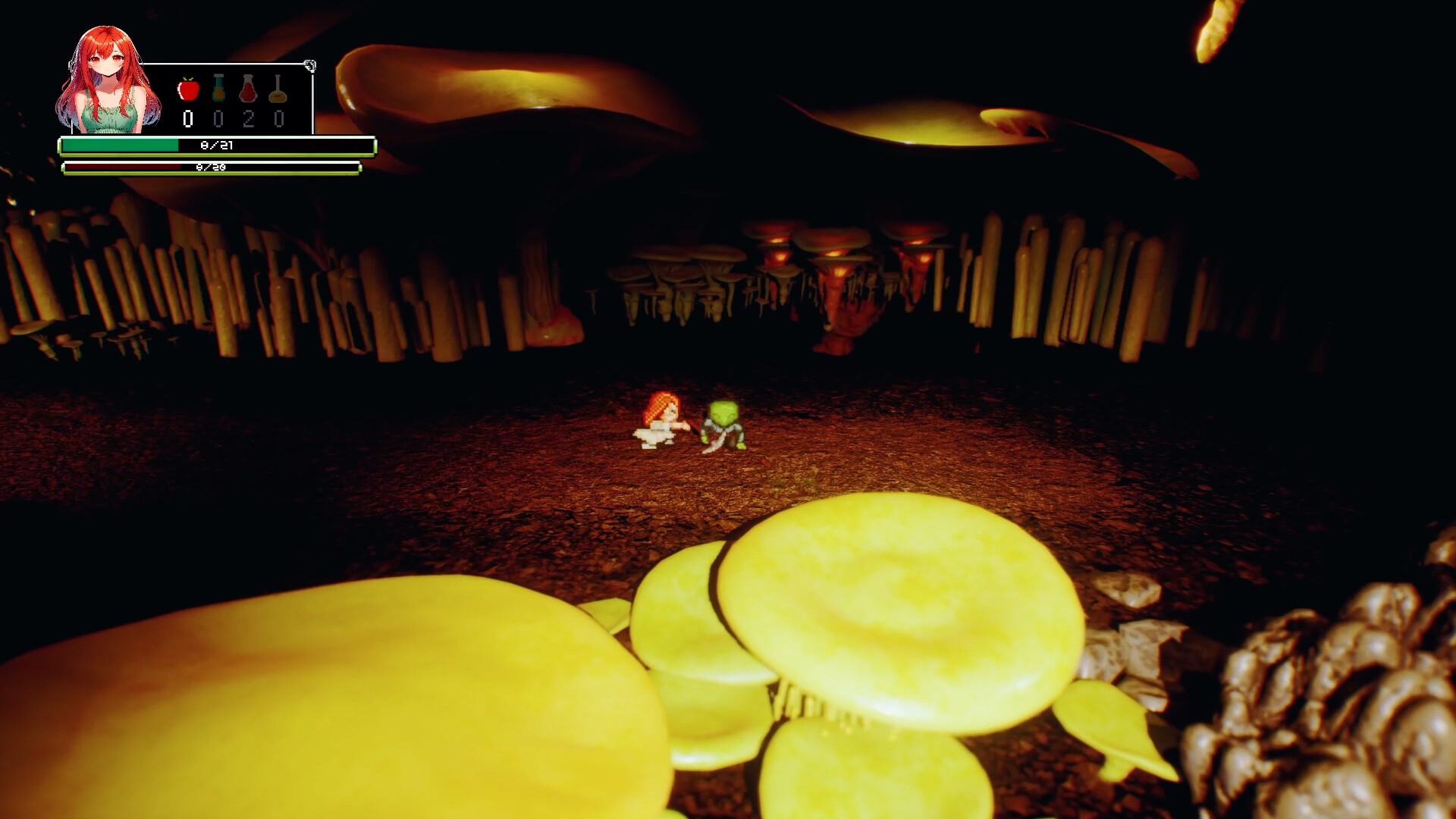
Task: Click the red potion count showing 2
Action: (250, 119)
